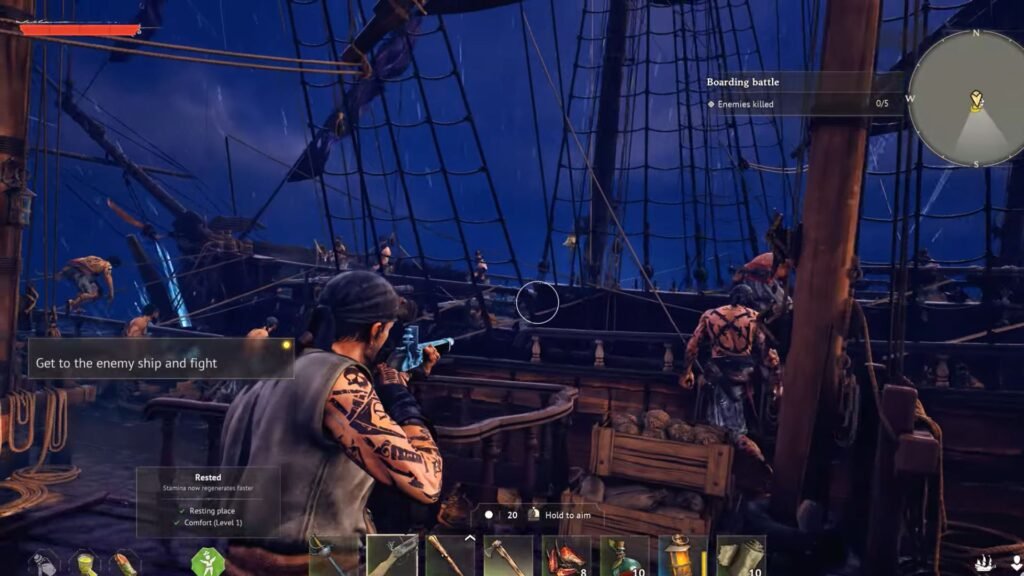
Task: Click the enemy ship objective hint
Action: 160,363
